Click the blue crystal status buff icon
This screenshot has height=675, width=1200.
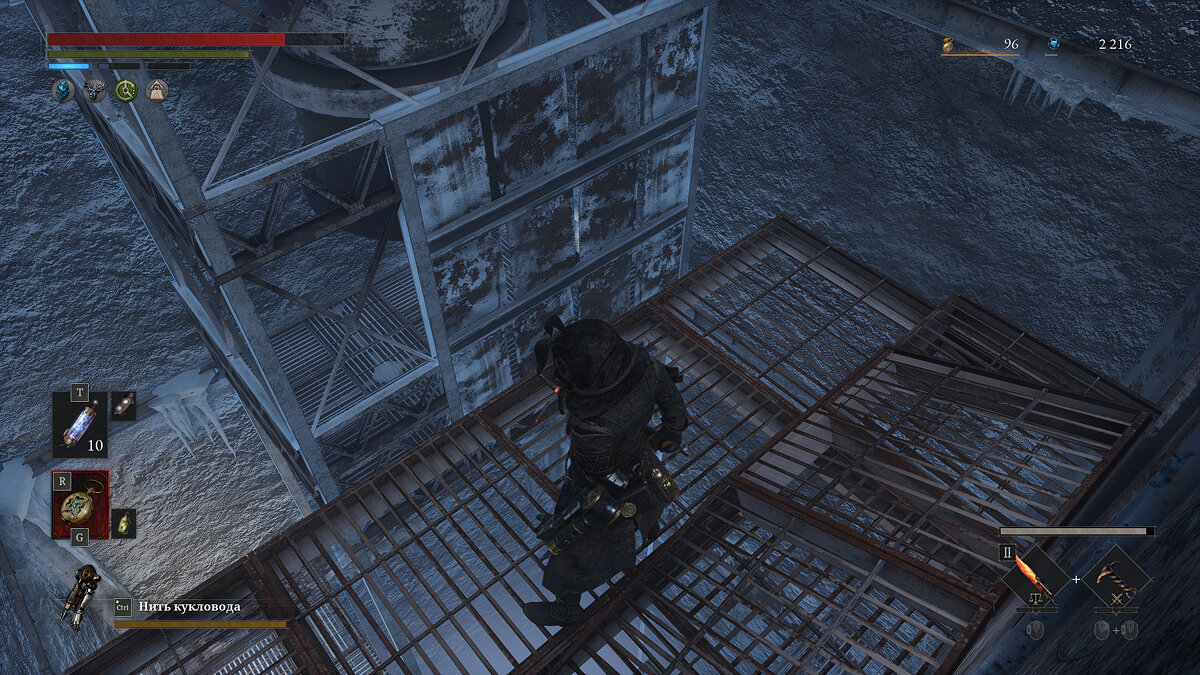click(x=63, y=91)
